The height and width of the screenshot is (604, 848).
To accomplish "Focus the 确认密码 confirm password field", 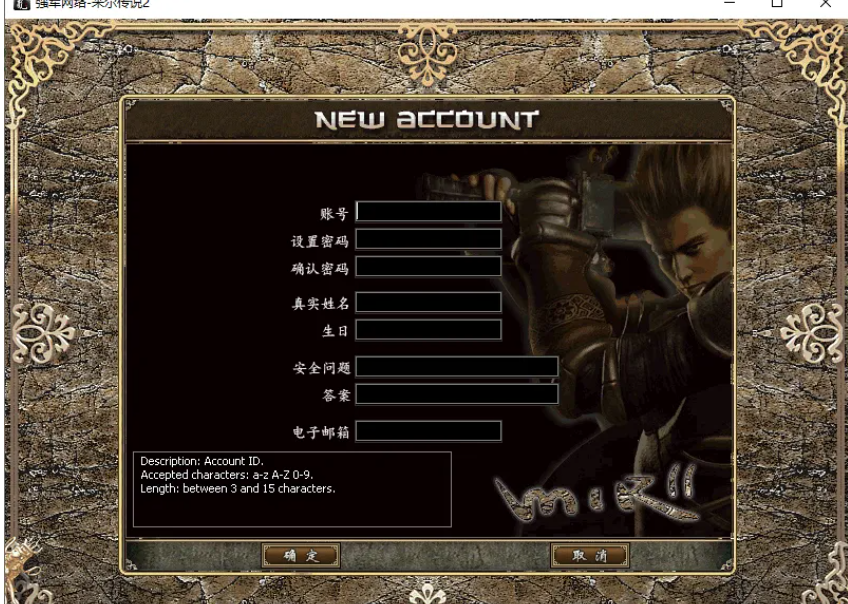I will point(428,266).
